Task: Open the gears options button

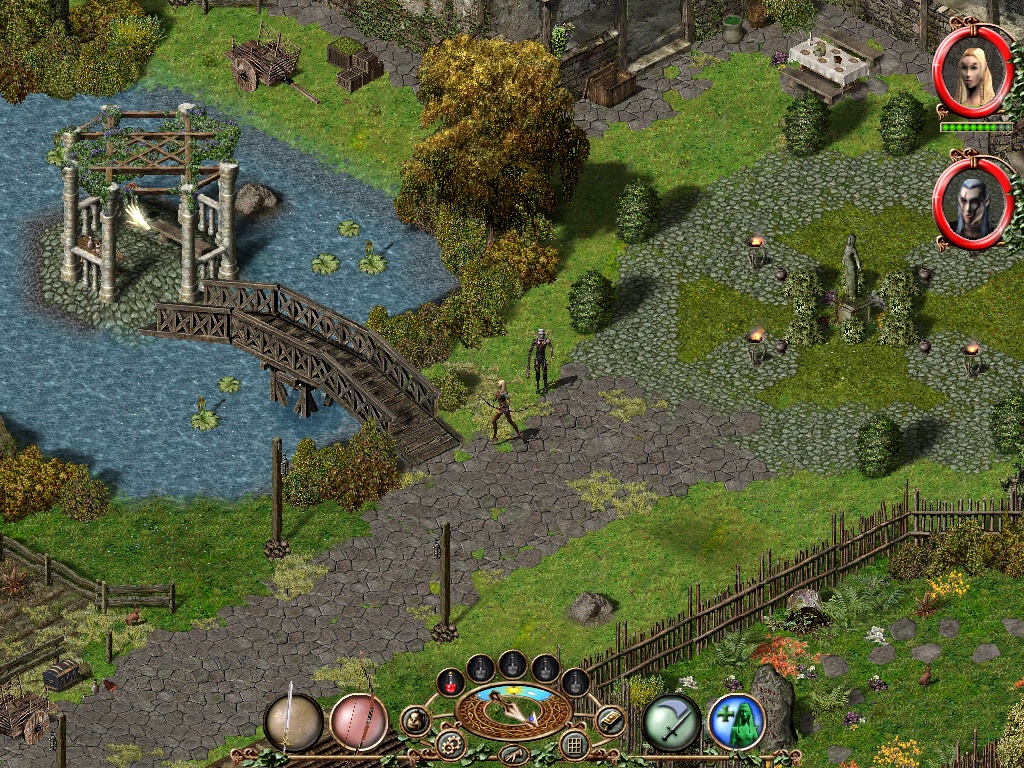Action: click(x=449, y=744)
